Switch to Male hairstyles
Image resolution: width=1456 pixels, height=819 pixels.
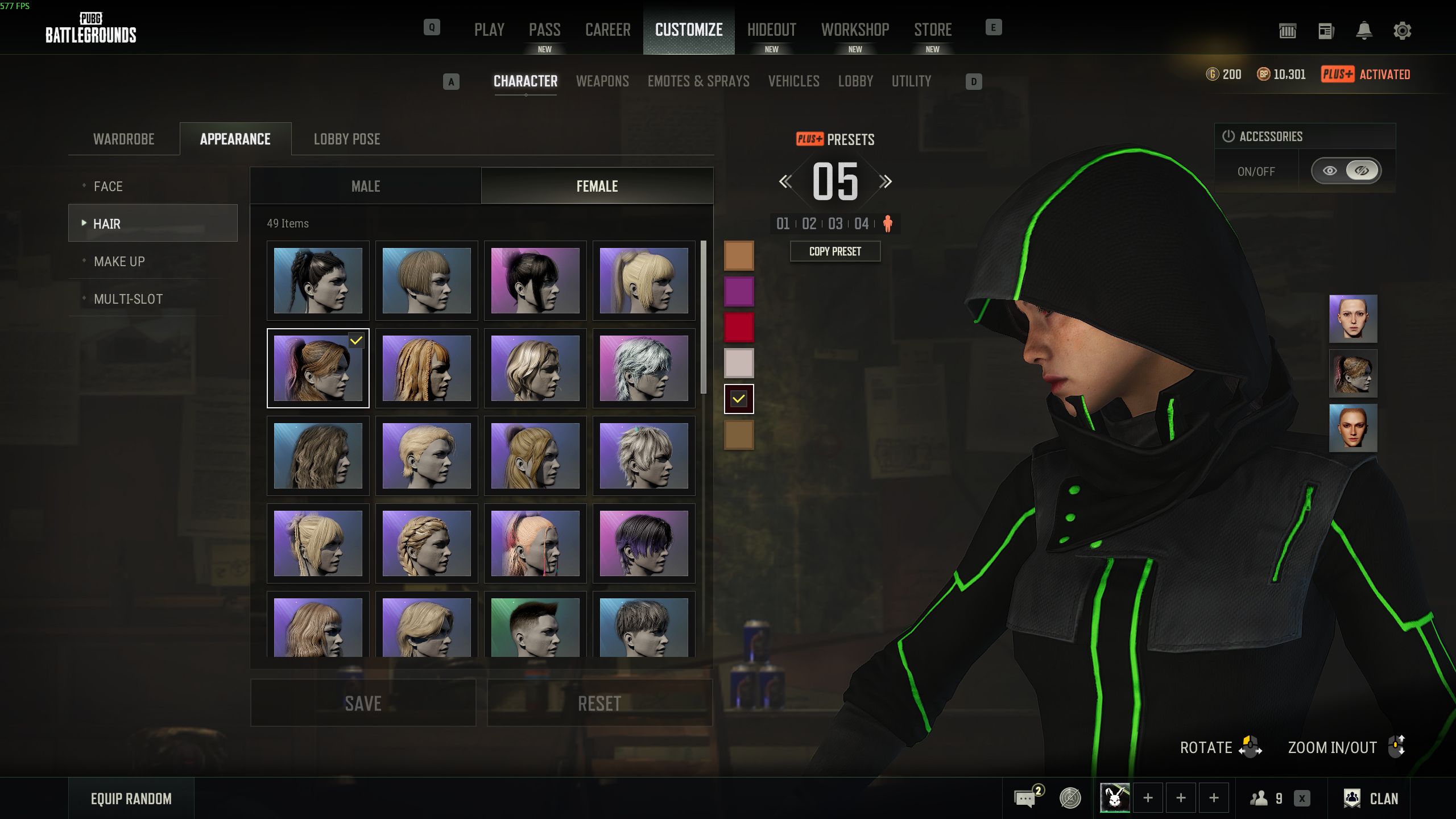point(366,187)
